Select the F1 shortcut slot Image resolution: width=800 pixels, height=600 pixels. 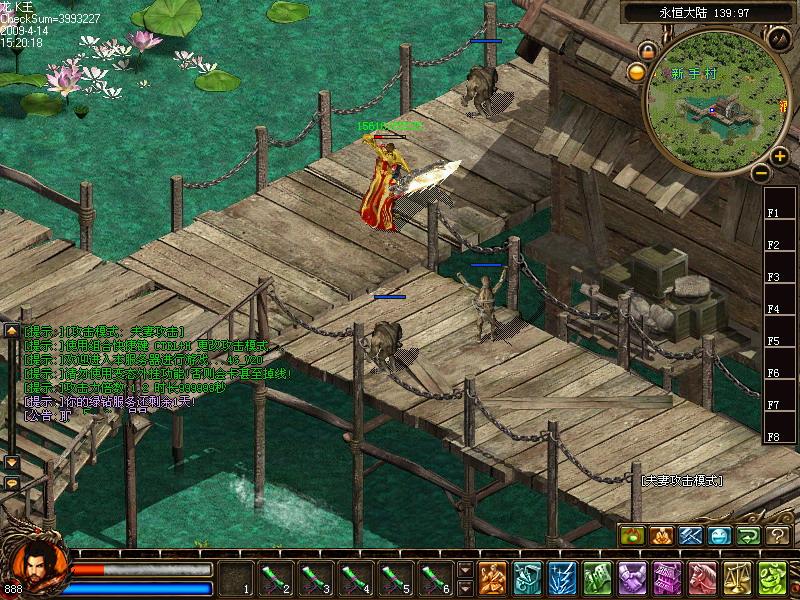(x=773, y=213)
